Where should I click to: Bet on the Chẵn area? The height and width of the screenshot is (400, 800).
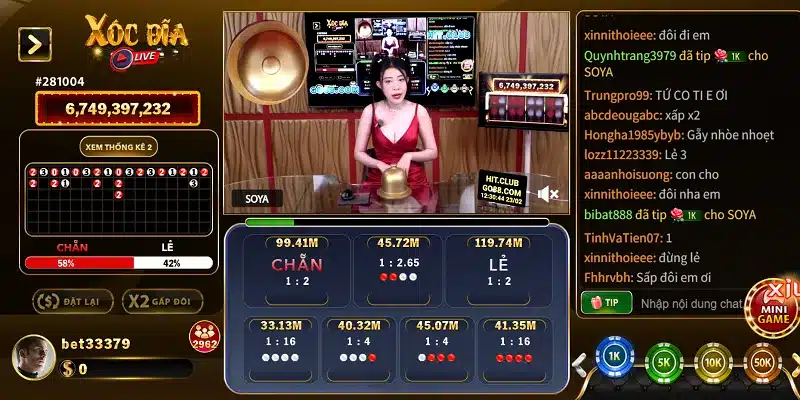[x=296, y=265]
